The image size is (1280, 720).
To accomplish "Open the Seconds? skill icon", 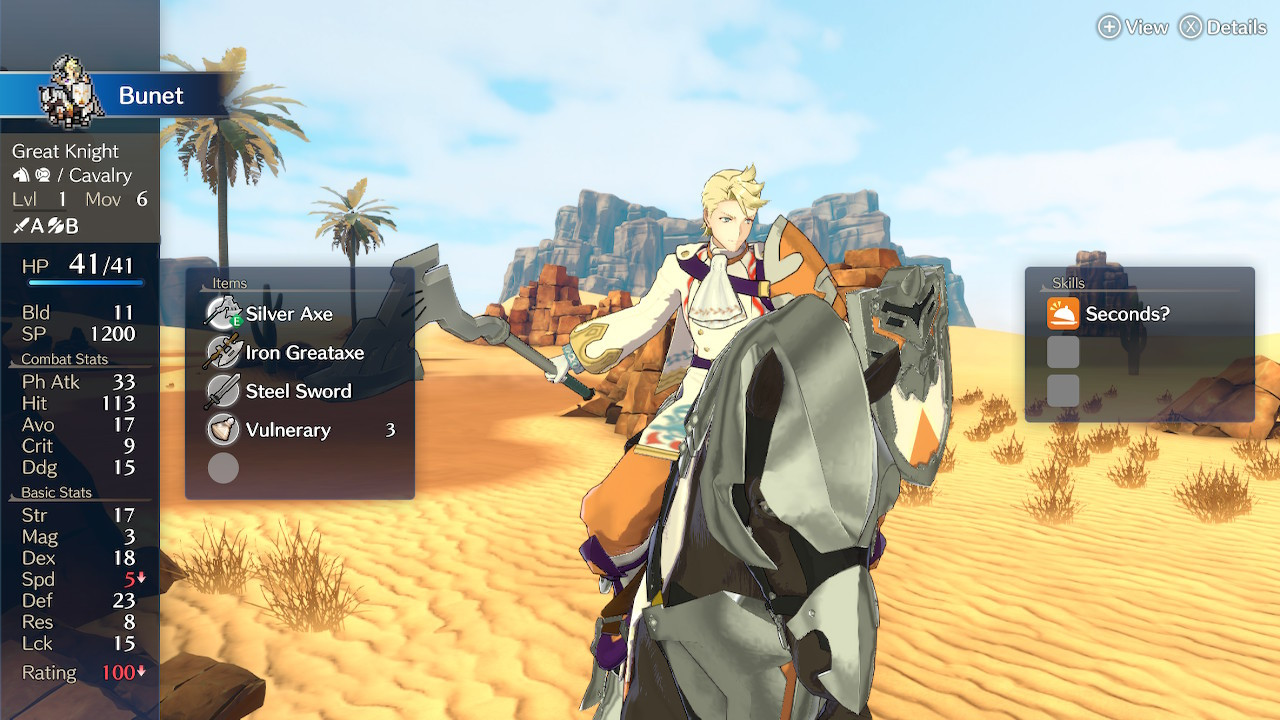I will 1063,313.
